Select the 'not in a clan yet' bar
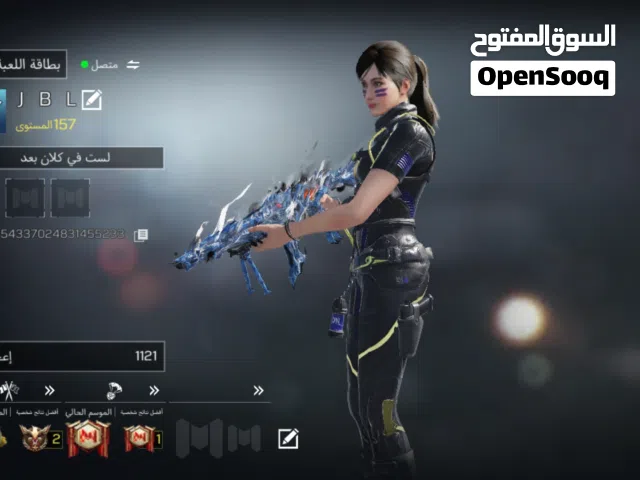 82,158
